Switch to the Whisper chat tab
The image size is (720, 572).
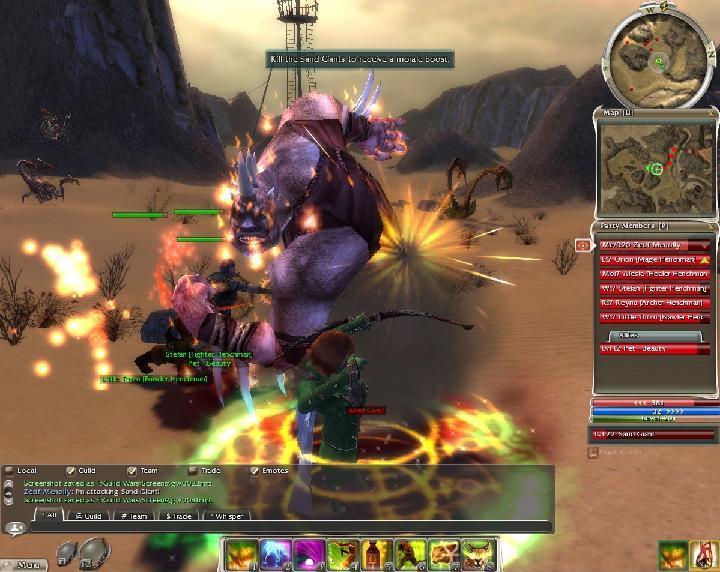click(x=228, y=515)
